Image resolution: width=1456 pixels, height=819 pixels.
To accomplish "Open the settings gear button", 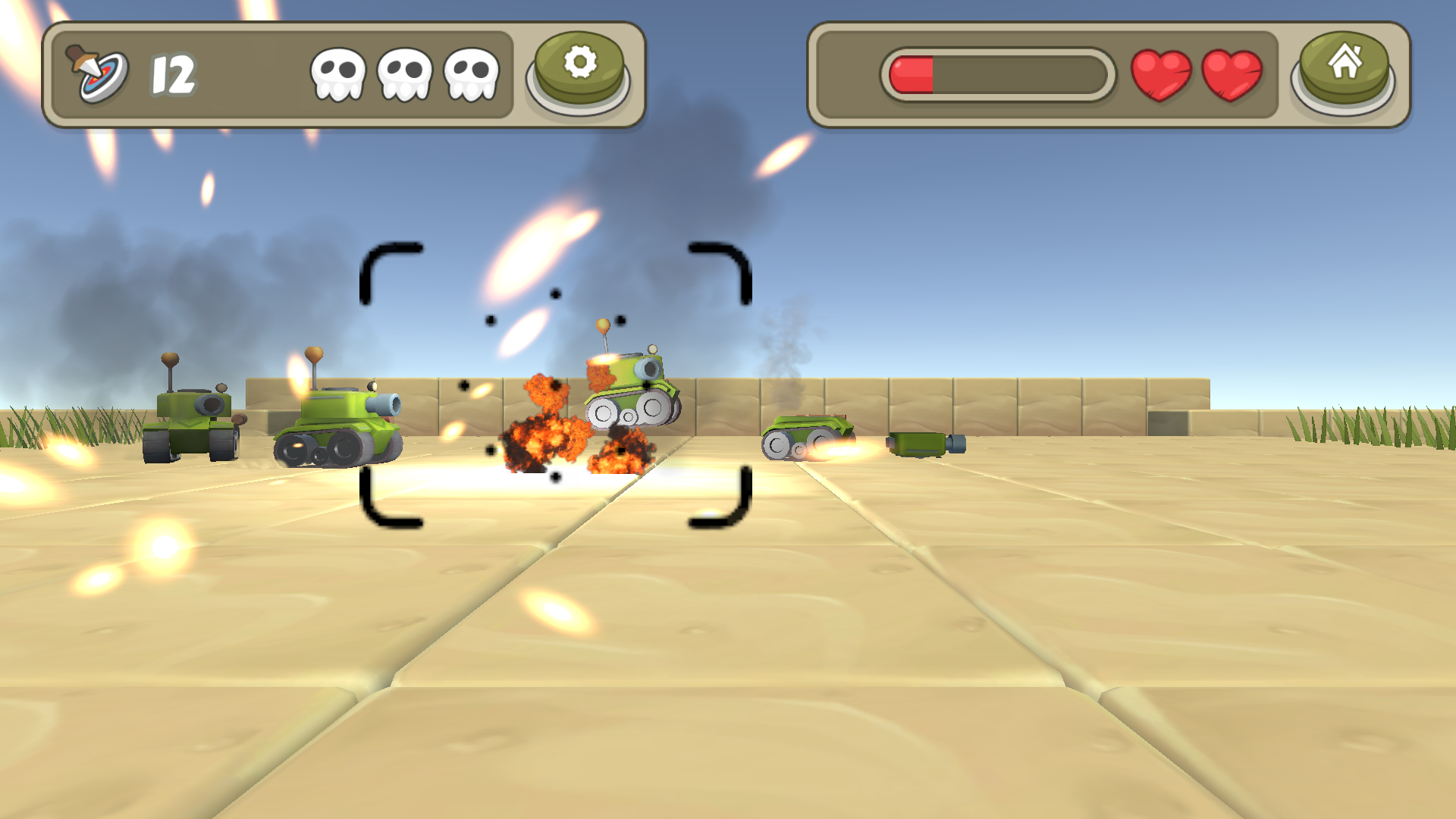I will tap(580, 68).
